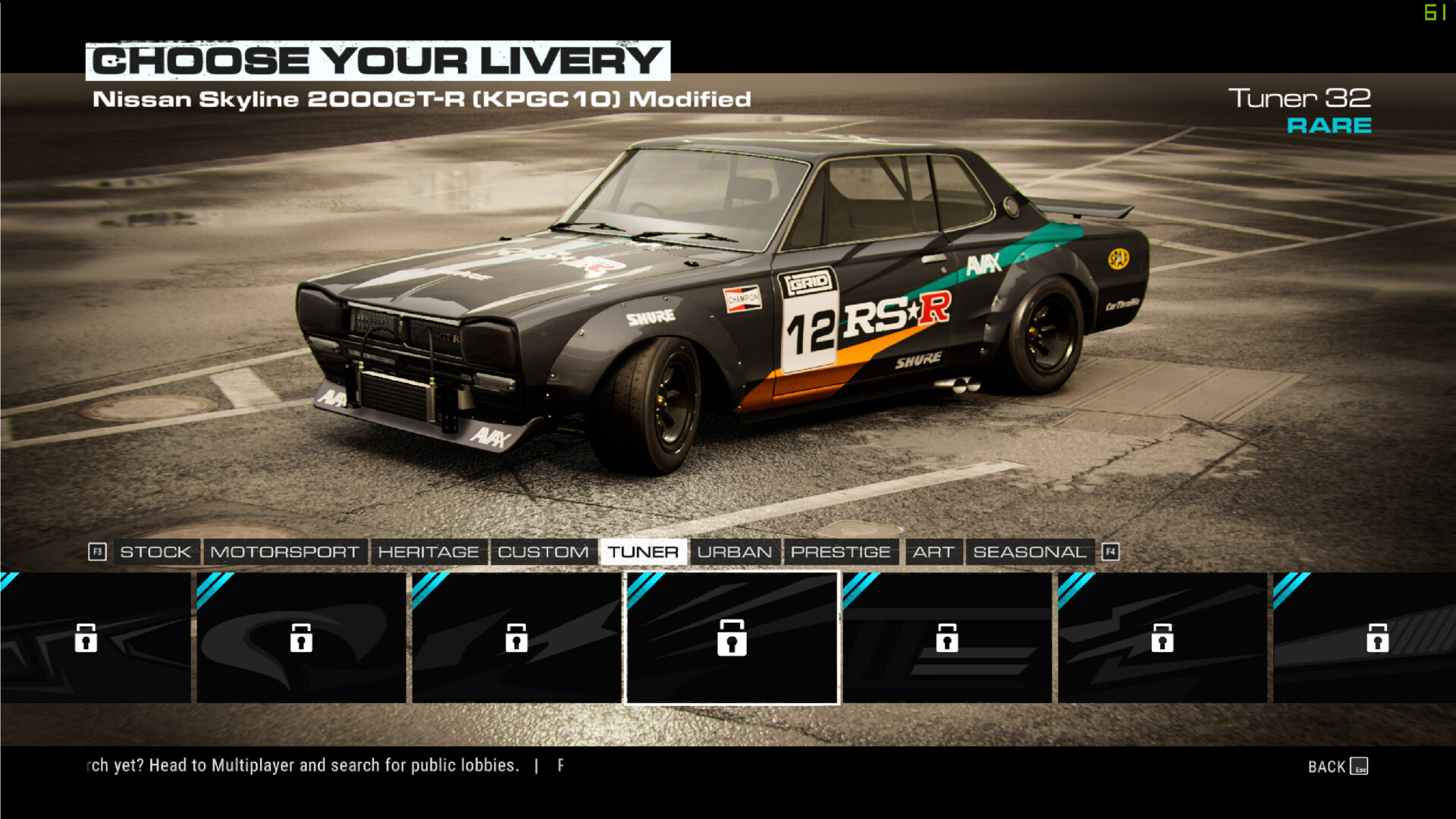Show Custom liveries
This screenshot has width=1456, height=819.
[543, 552]
